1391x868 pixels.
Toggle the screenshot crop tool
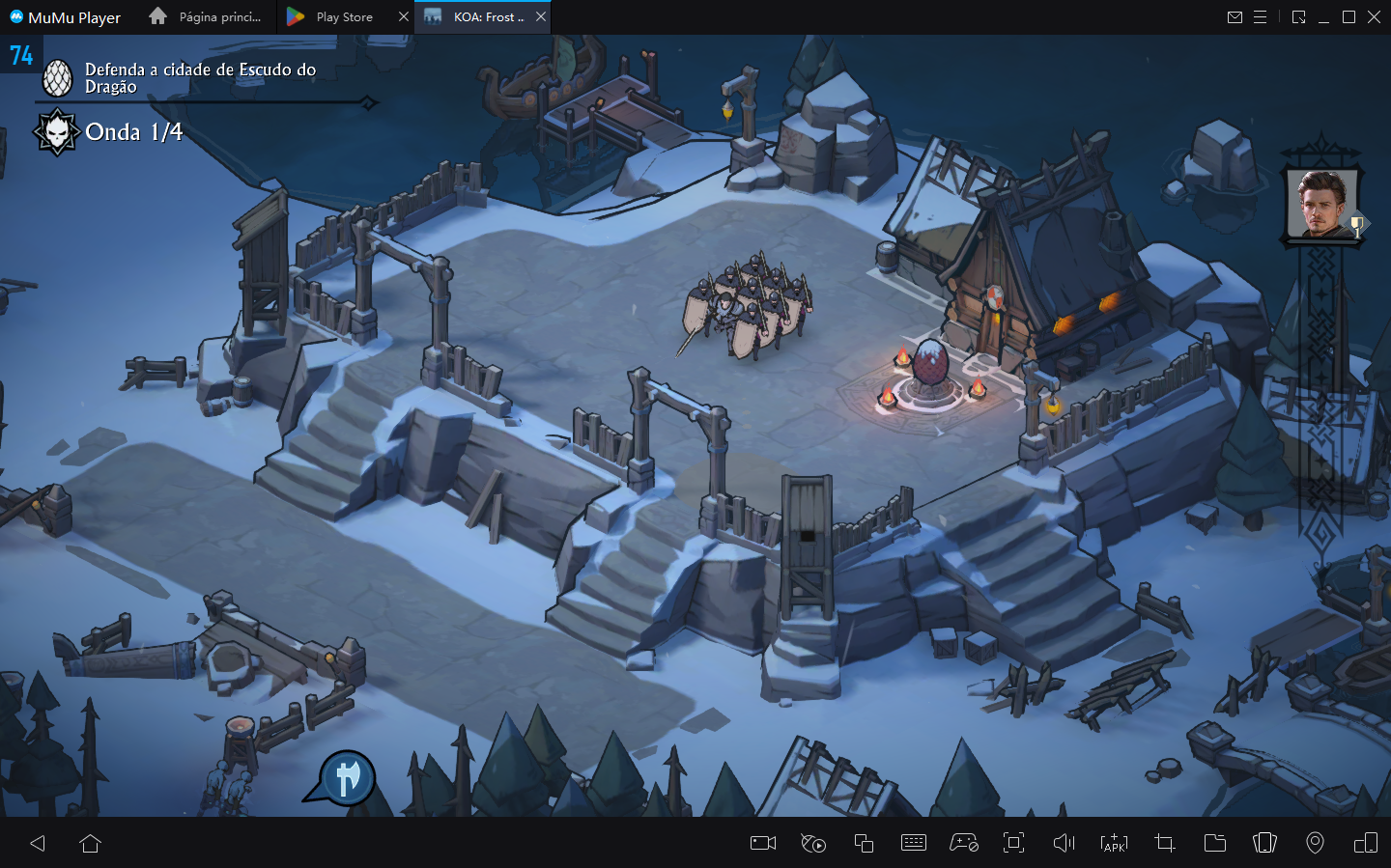click(x=1164, y=843)
